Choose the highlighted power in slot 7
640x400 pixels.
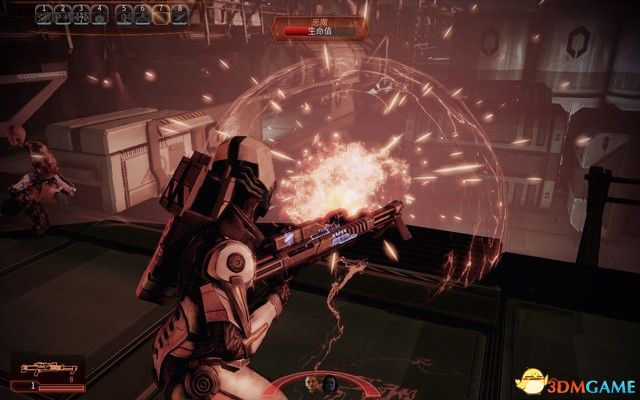(x=161, y=14)
